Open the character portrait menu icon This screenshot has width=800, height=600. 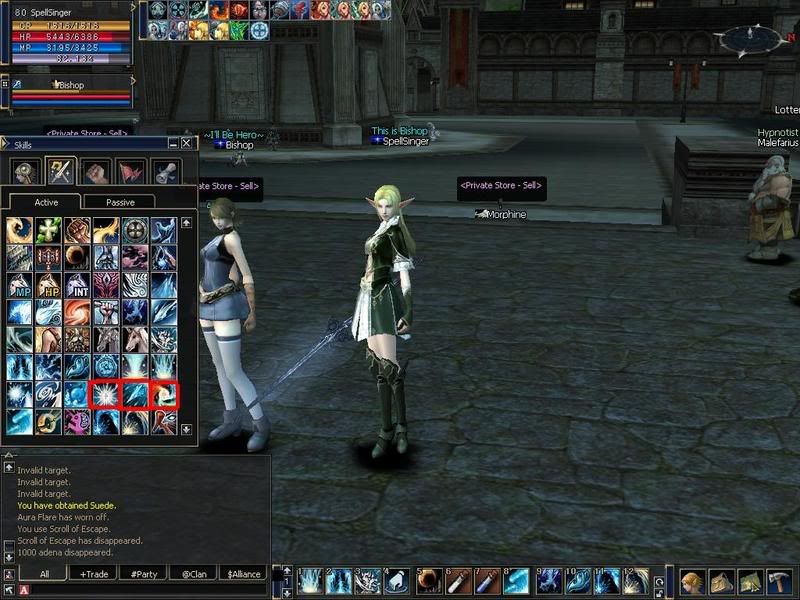click(692, 582)
